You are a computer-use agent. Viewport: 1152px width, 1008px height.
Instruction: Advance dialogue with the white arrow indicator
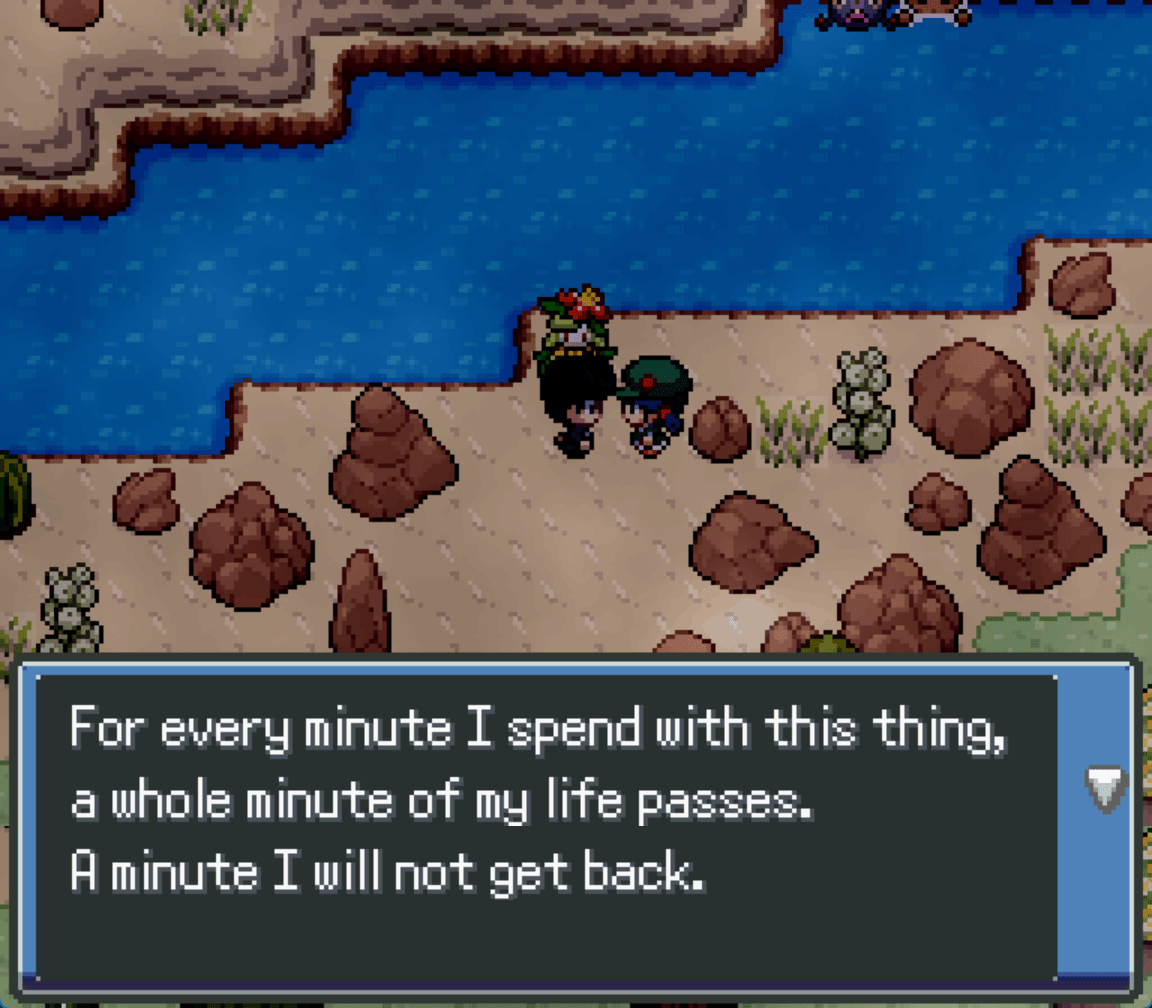[x=1106, y=789]
